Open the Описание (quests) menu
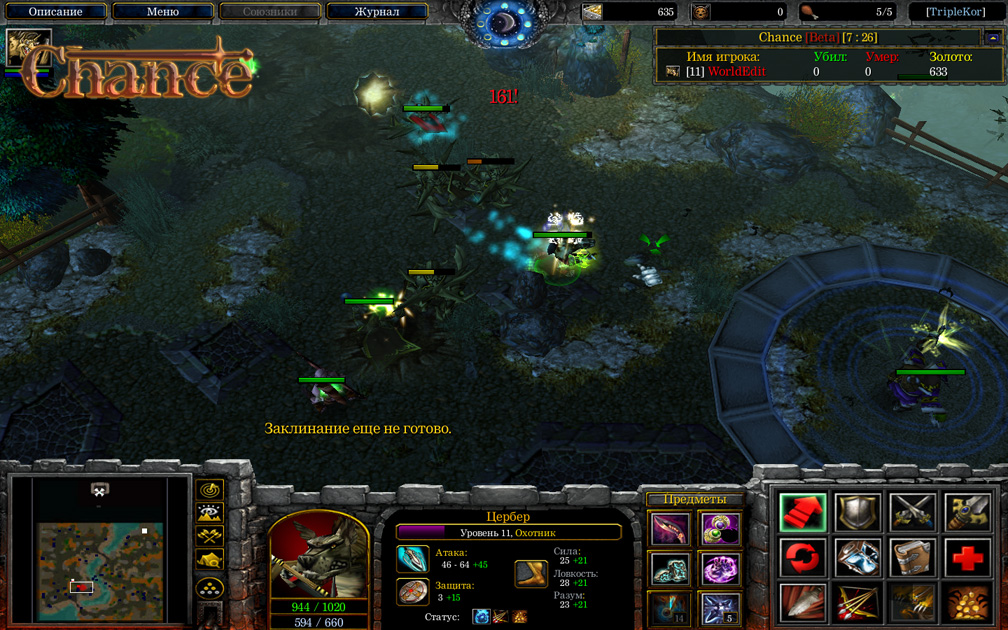The height and width of the screenshot is (630, 1008). tap(55, 12)
